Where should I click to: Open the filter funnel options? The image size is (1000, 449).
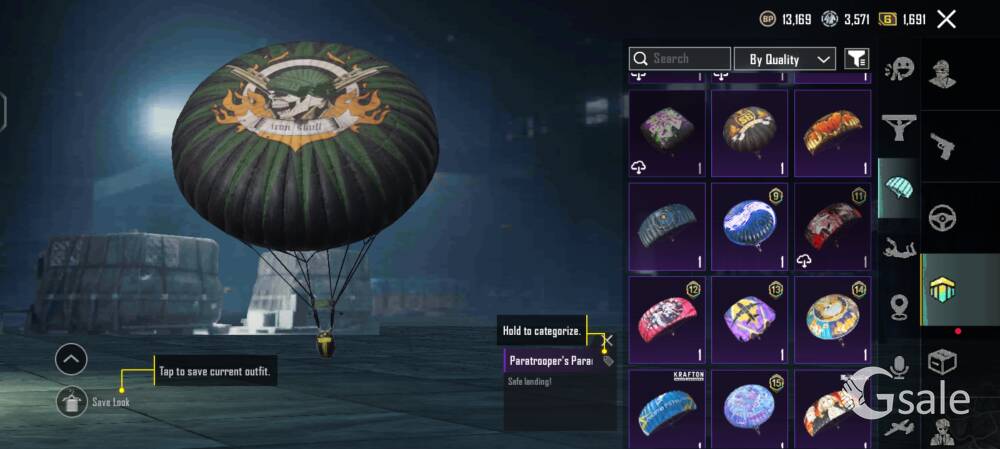pyautogui.click(x=857, y=59)
